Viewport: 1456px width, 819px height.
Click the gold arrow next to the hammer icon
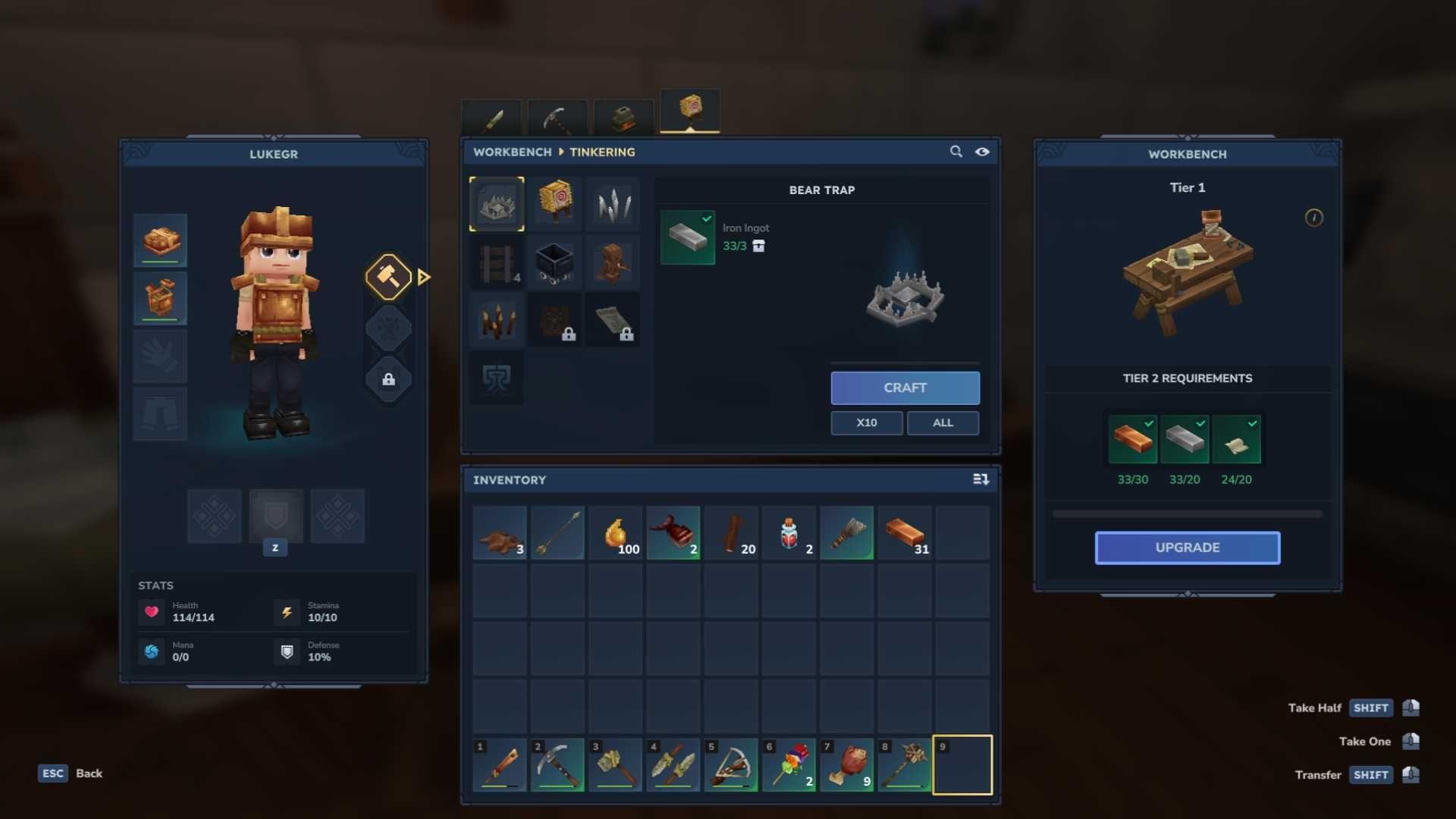(422, 276)
